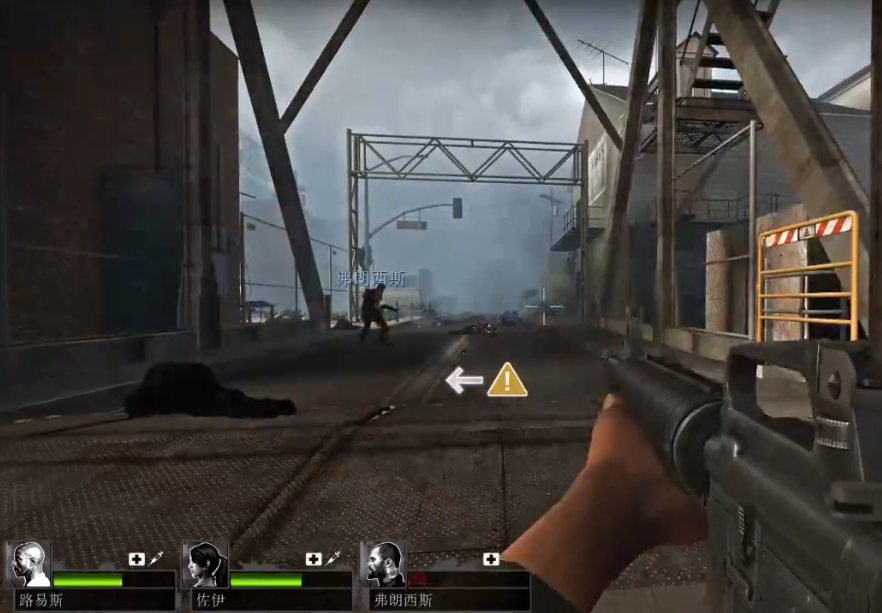Click the 弗朗西斯 name tag above the teammate
This screenshot has height=613, width=882.
[371, 278]
